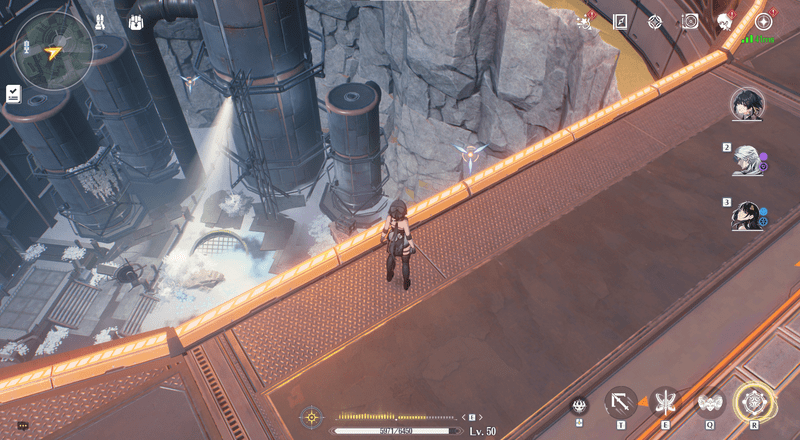The width and height of the screenshot is (800, 440).
Task: Activate the arrow-slash skill labeled T
Action: point(621,402)
